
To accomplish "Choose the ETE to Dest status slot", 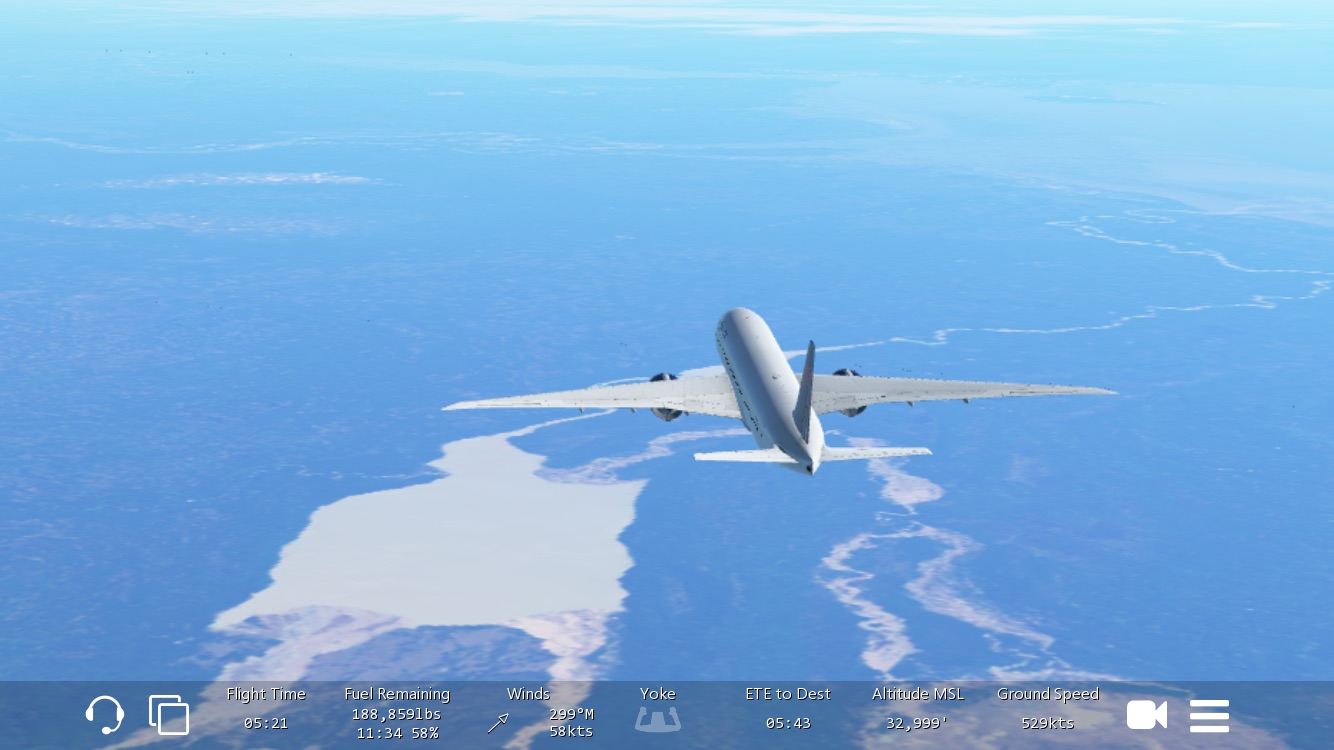I will 788,709.
